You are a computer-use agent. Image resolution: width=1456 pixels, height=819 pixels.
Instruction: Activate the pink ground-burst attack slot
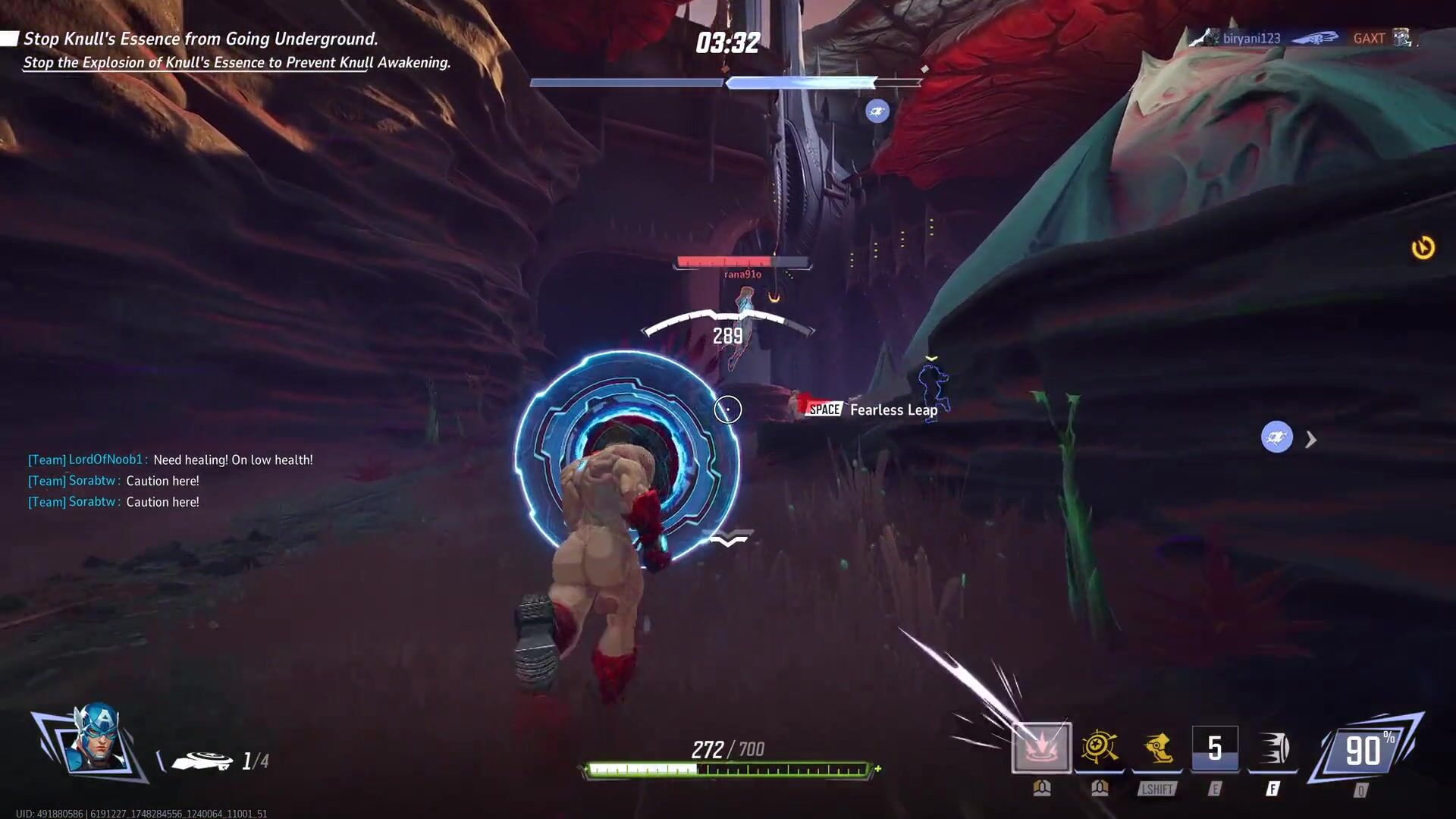[1041, 748]
